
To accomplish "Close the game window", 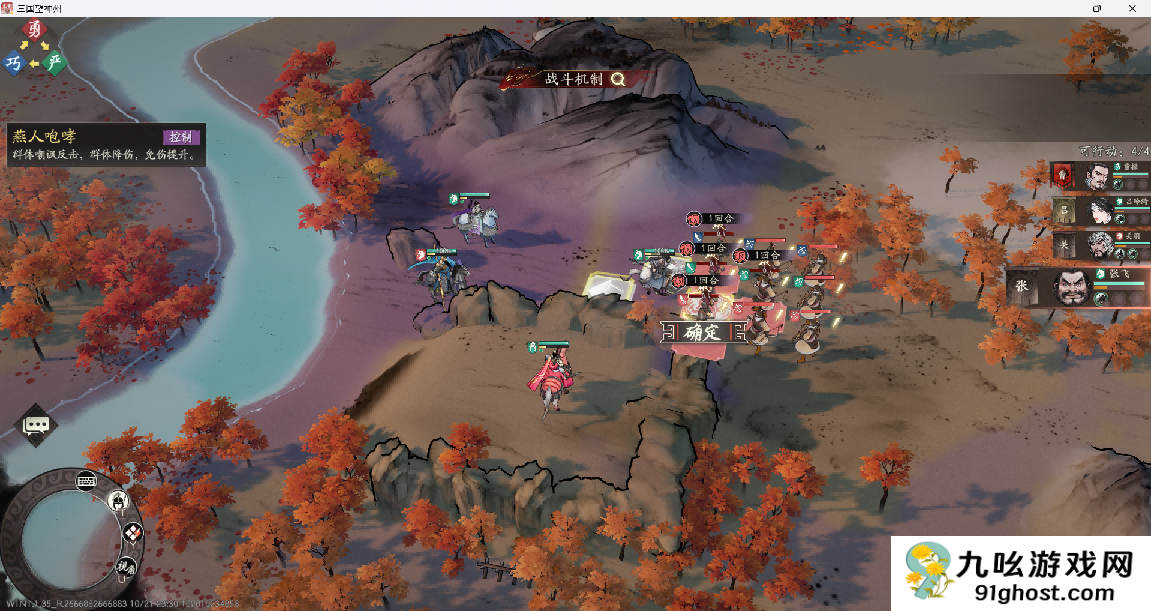I will point(1133,8).
